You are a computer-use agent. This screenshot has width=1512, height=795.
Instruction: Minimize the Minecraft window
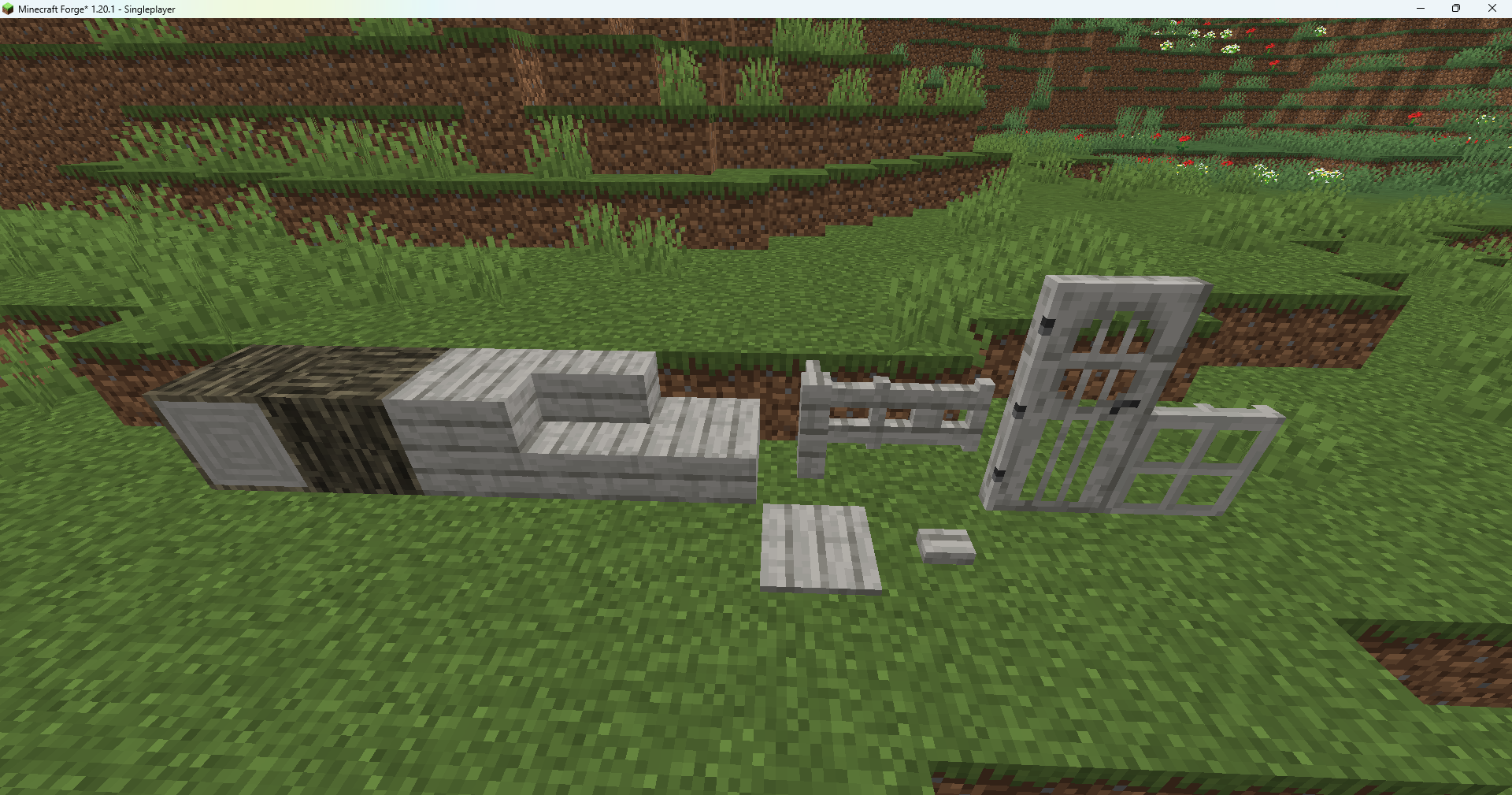tap(1420, 9)
